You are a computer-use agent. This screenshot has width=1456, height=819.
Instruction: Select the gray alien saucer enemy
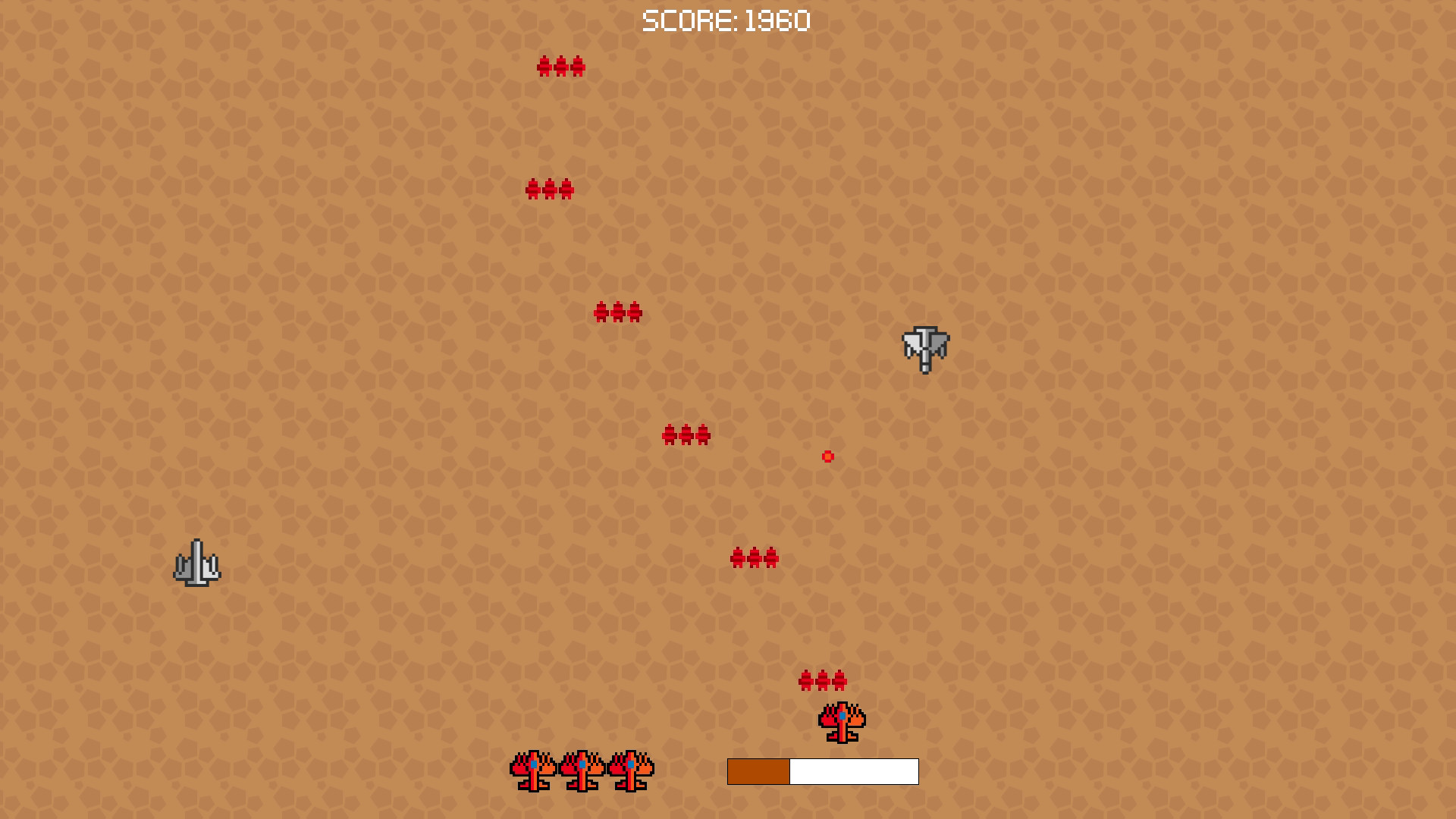point(925,349)
